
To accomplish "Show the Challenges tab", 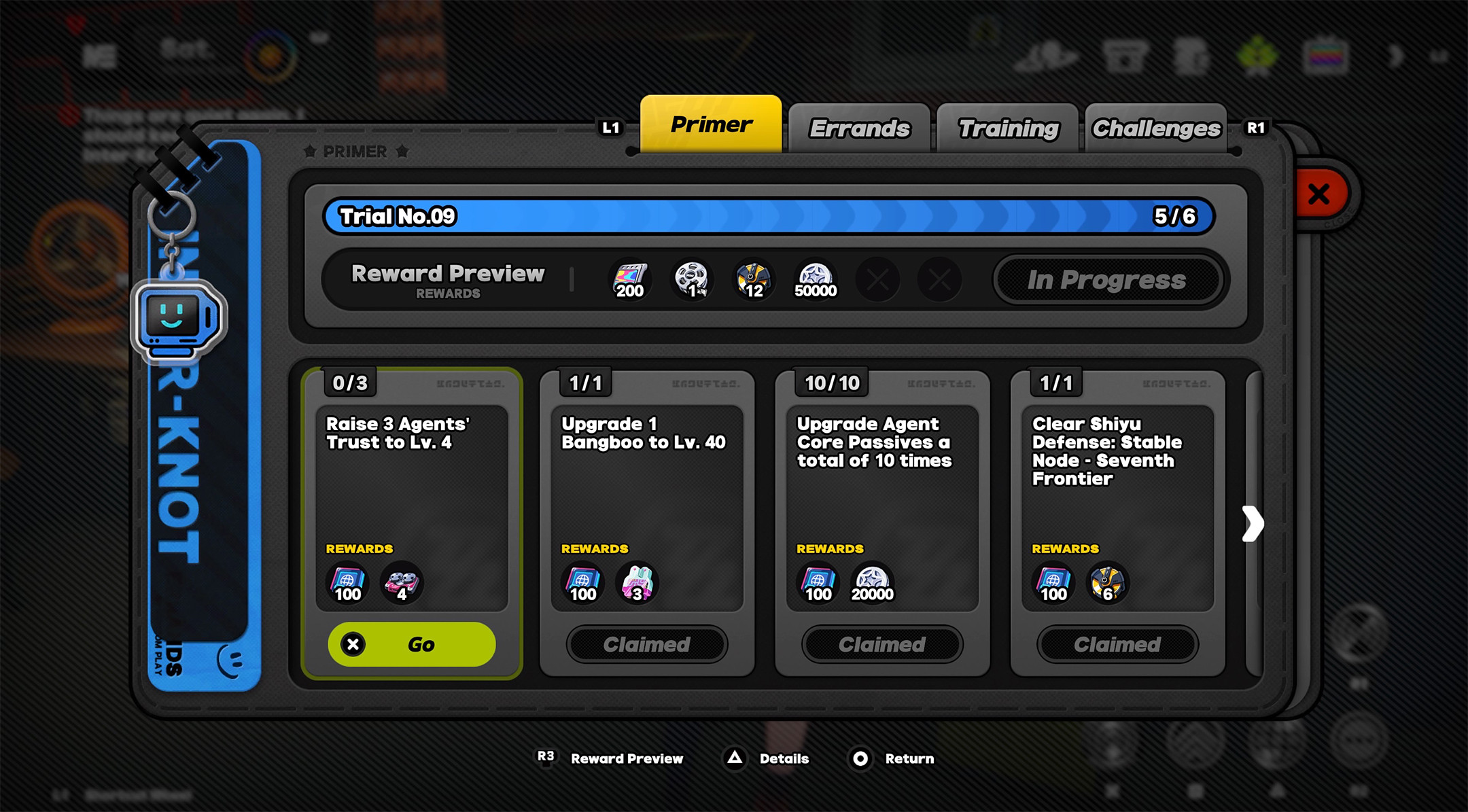I will (x=1156, y=128).
